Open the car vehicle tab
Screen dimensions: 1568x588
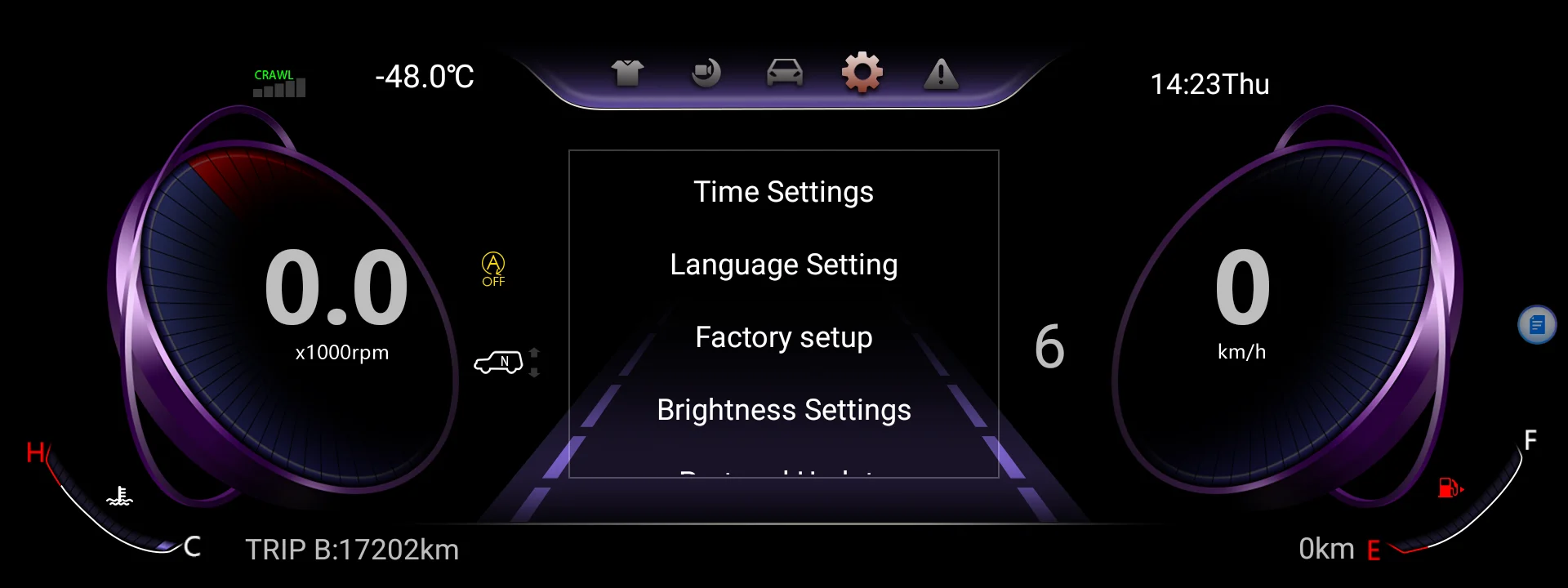click(784, 73)
